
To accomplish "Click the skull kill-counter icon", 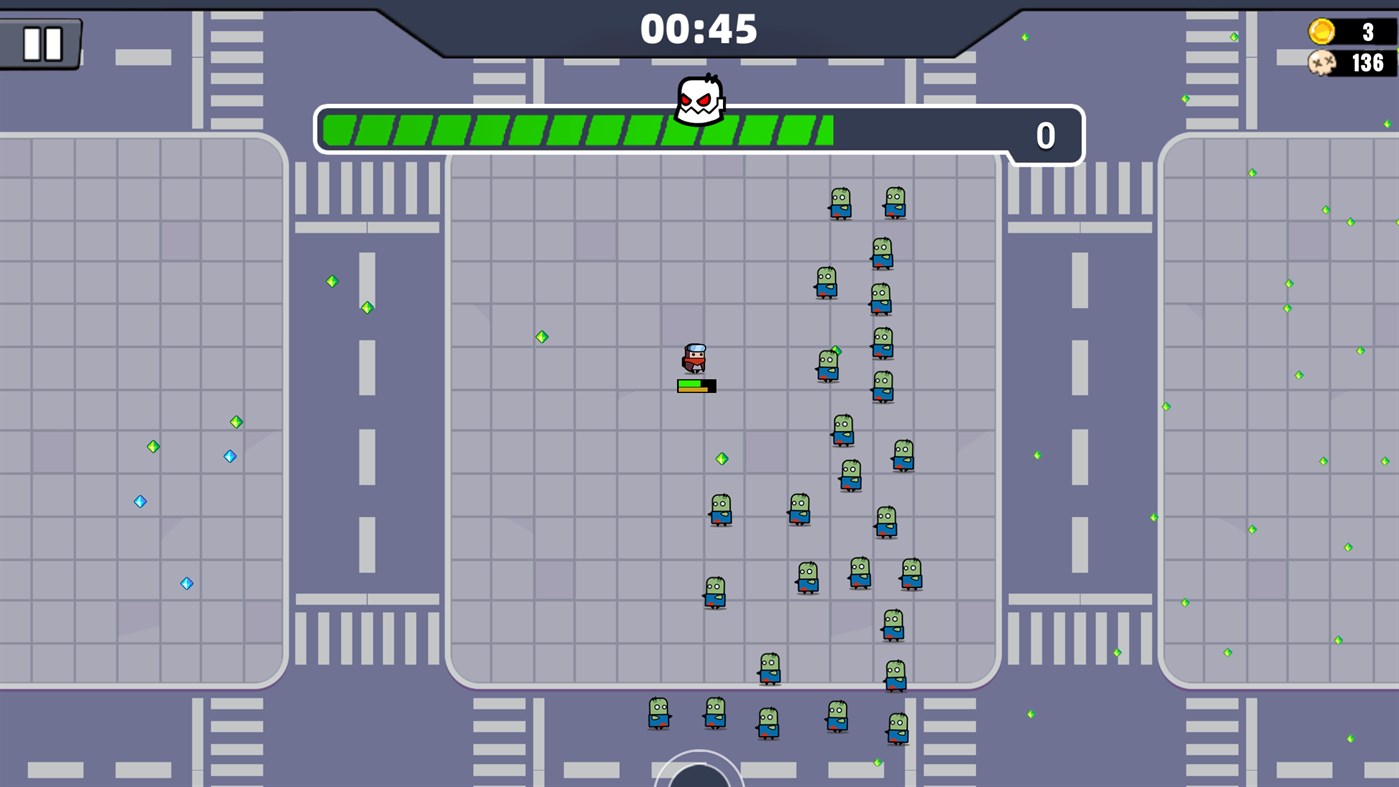I will click(1322, 62).
